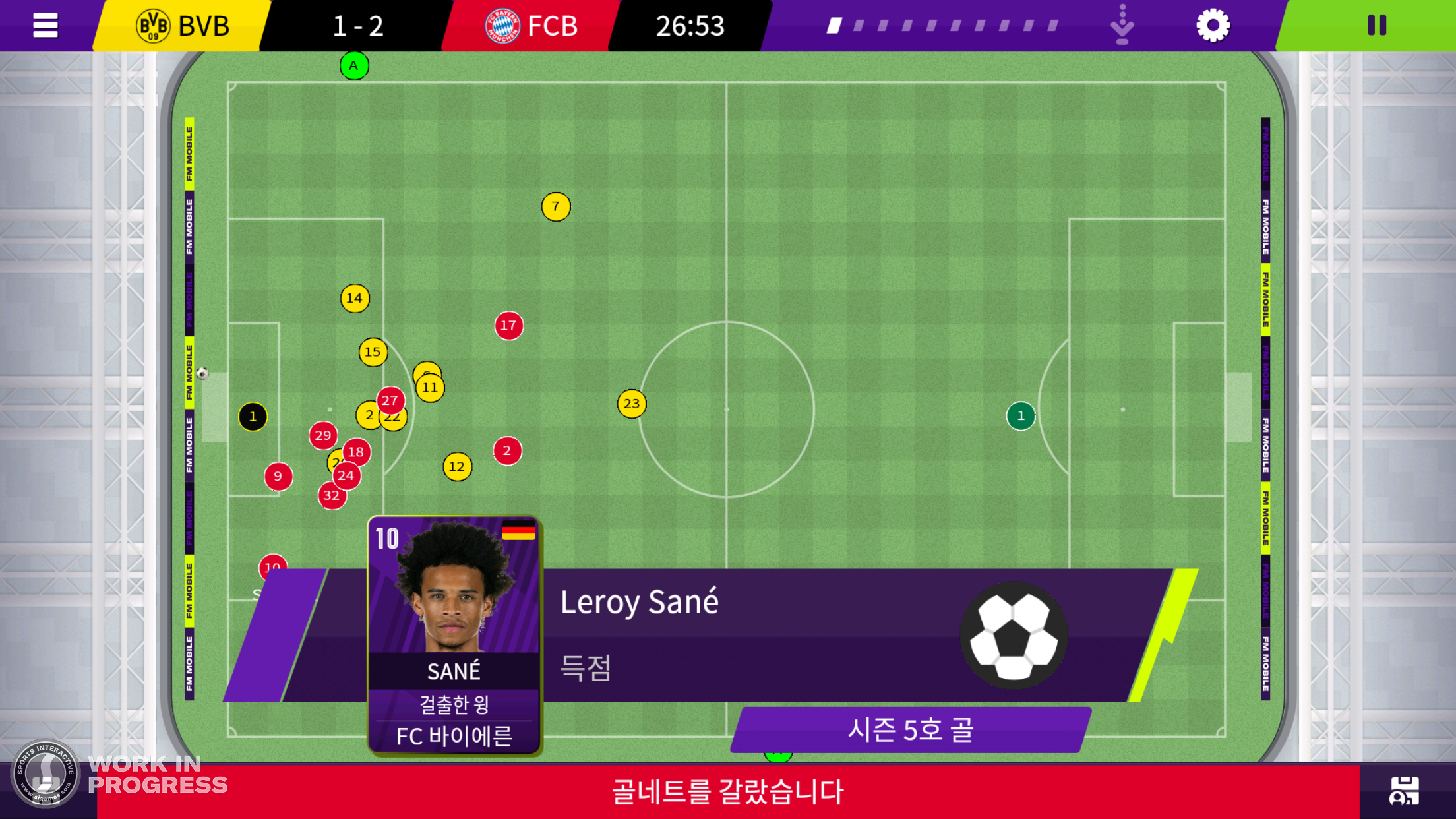
Task: Click the 시즌 5호 골 banner
Action: tap(913, 729)
